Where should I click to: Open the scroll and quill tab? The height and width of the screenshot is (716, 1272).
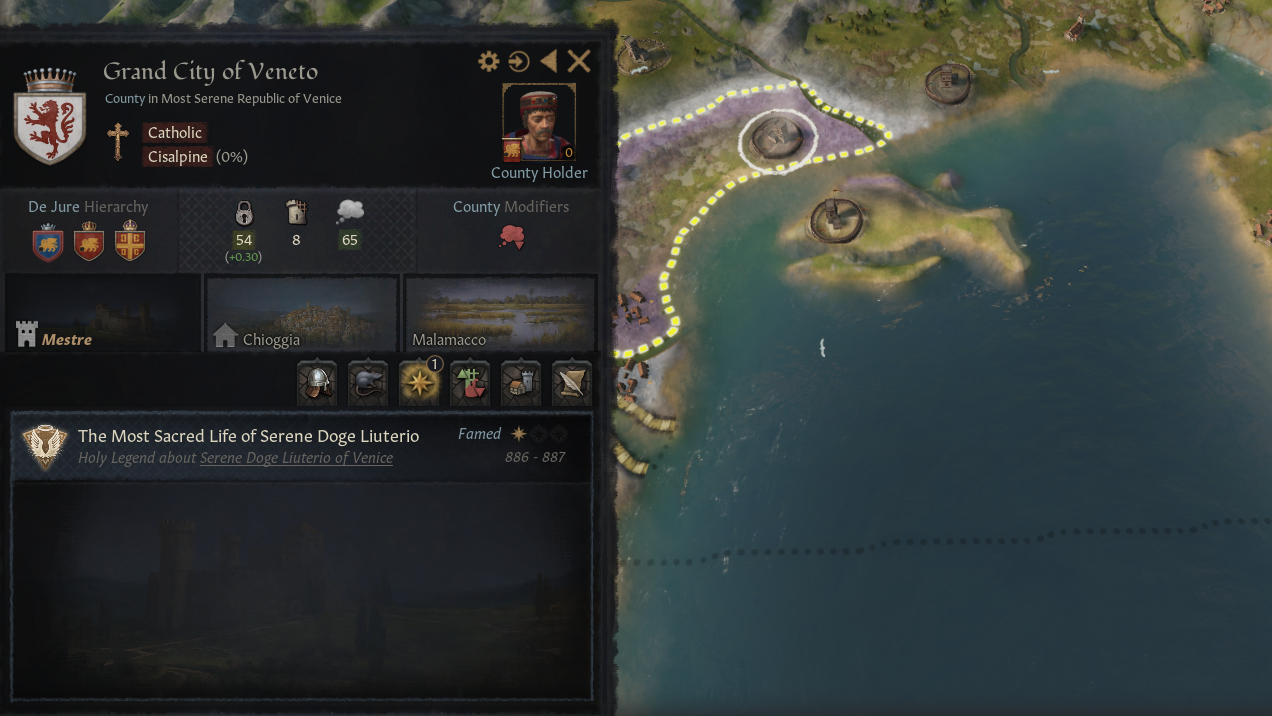(x=571, y=383)
